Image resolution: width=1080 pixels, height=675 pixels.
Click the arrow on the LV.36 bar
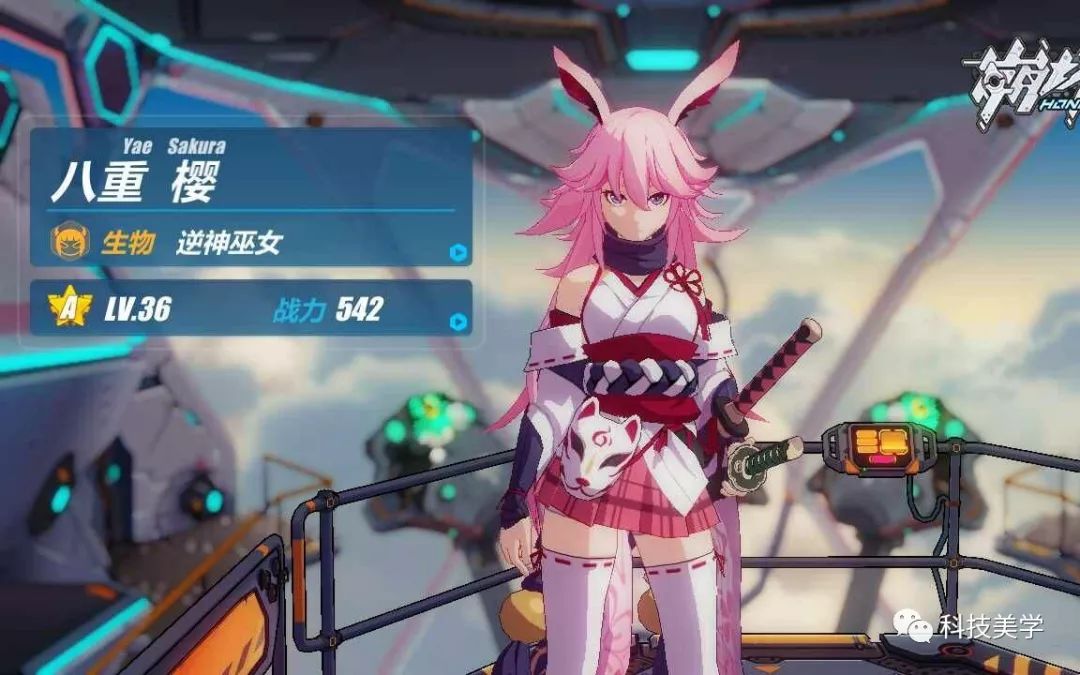tap(458, 322)
